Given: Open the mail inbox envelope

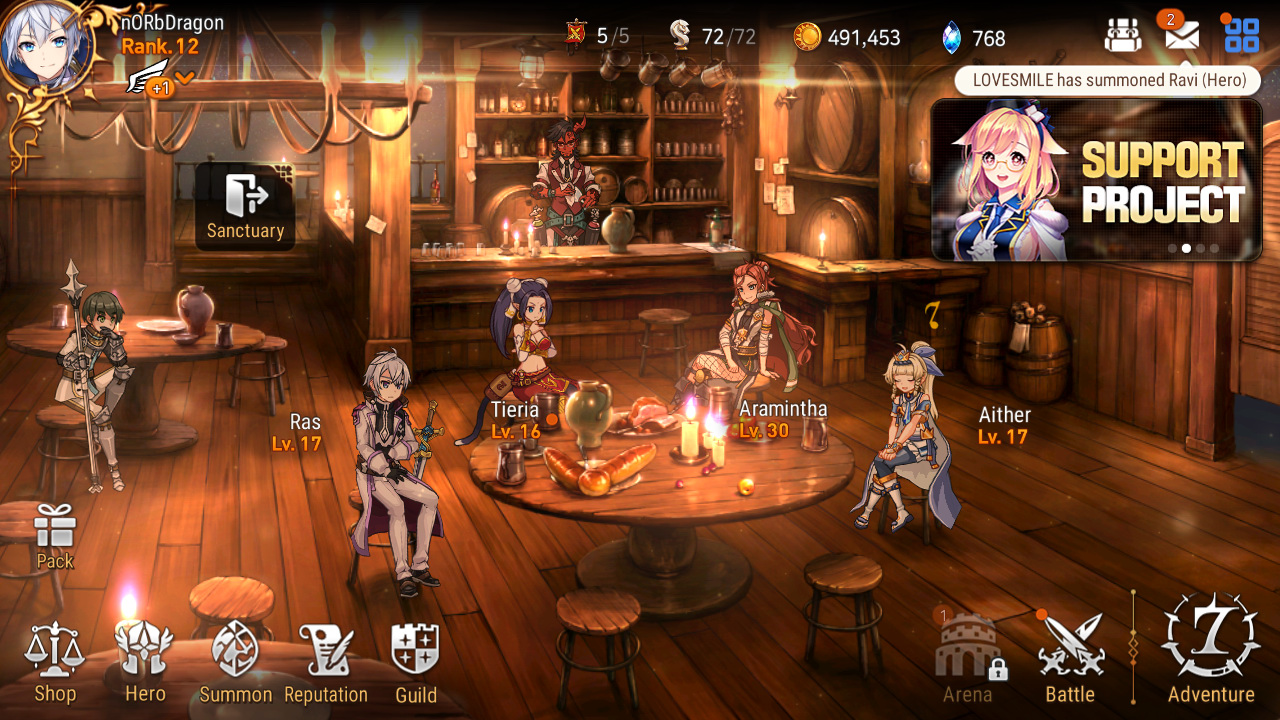Looking at the screenshot, I should (x=1181, y=36).
